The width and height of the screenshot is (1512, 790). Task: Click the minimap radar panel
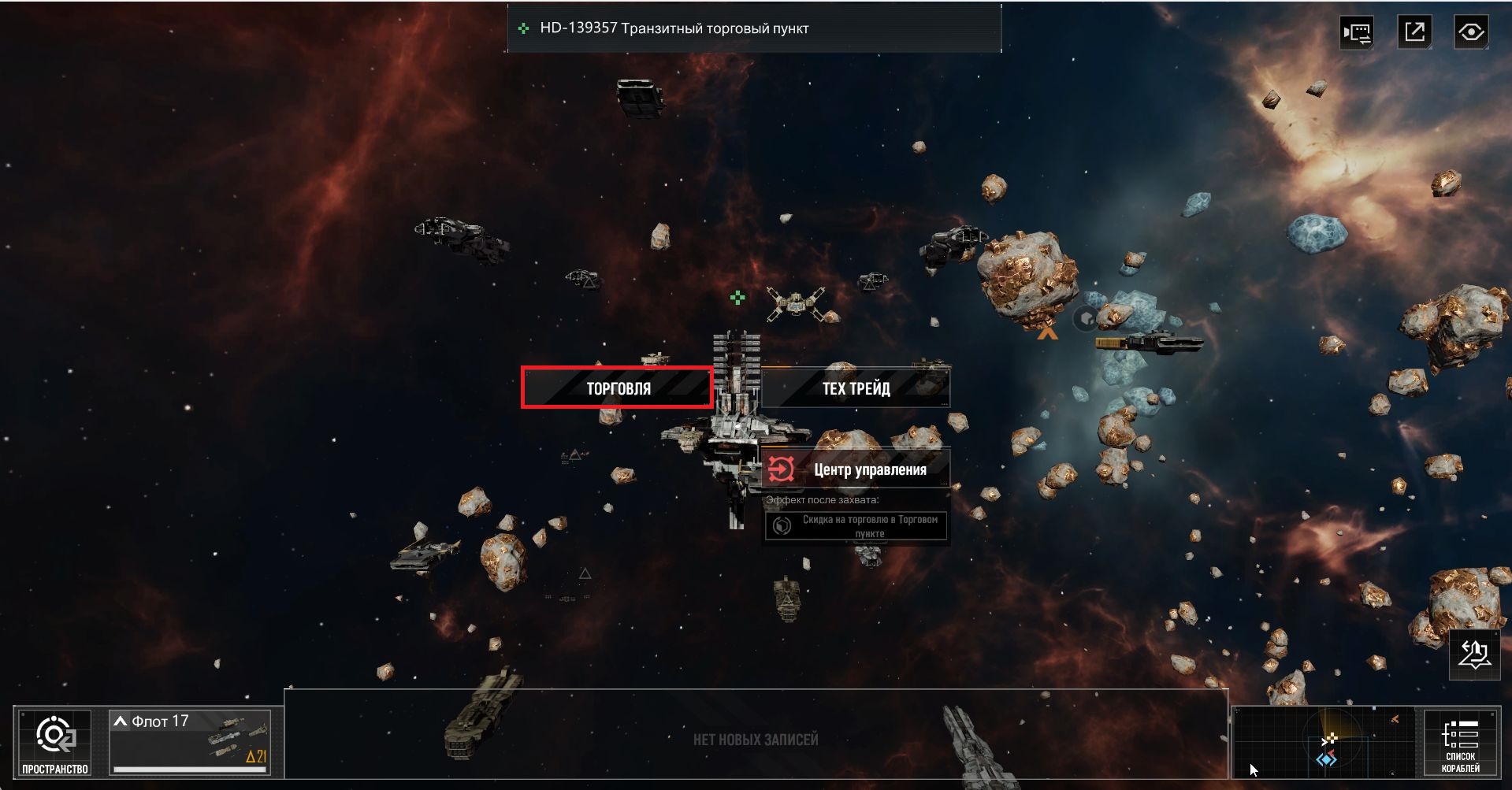(1327, 743)
